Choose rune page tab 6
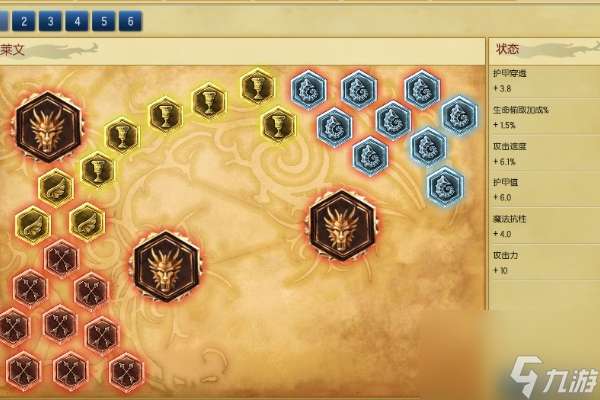 [x=129, y=19]
